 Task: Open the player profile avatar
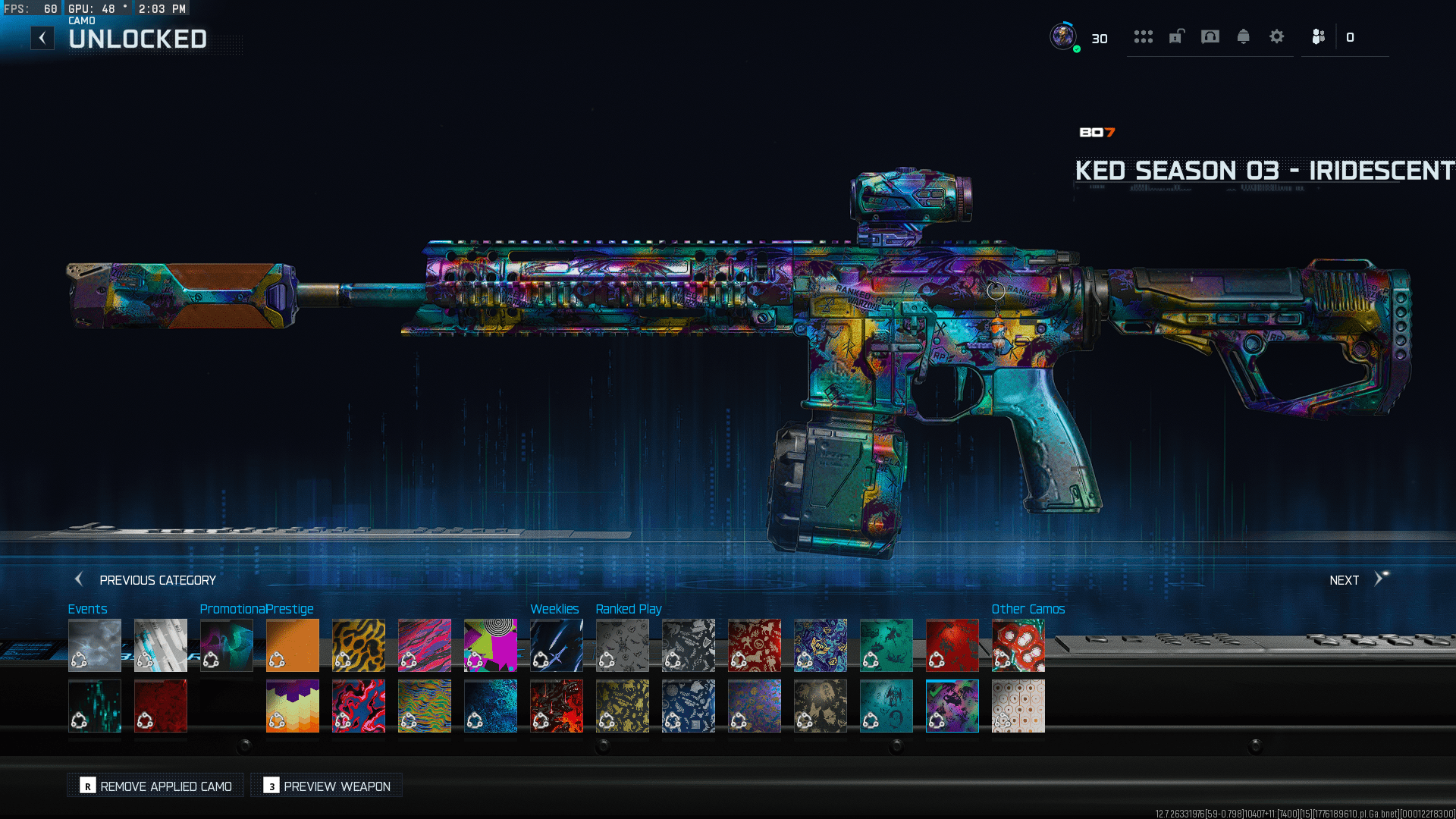[x=1063, y=36]
